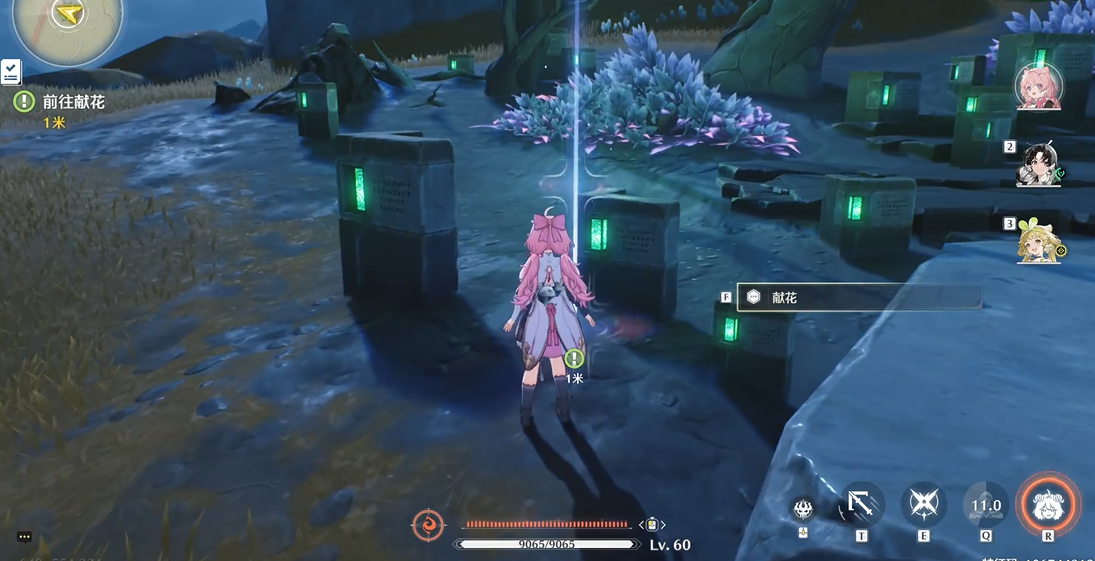The image size is (1095, 561).
Task: Use the echo skill on cooldown
Action: [985, 505]
